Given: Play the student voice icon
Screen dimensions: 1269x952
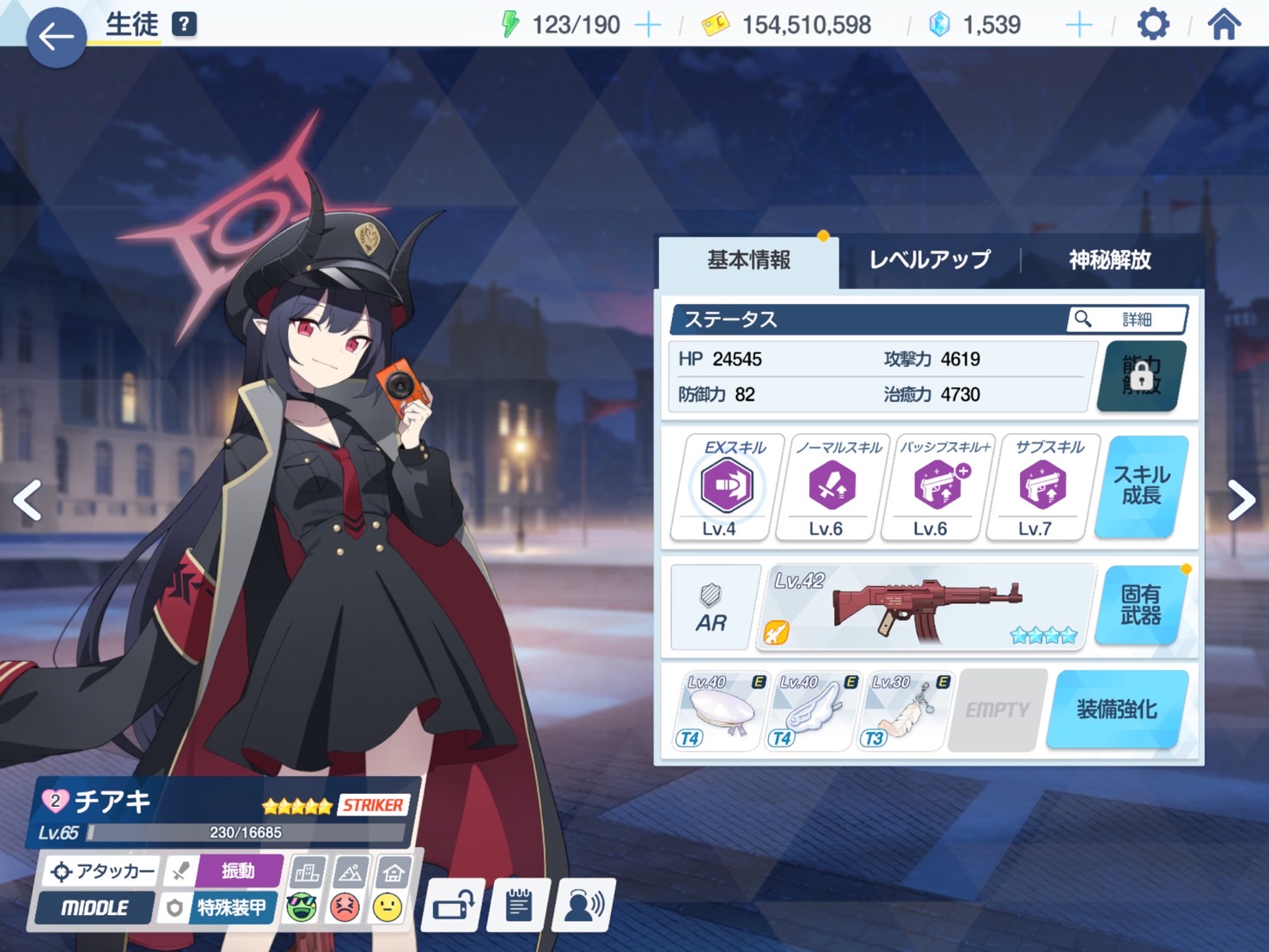Looking at the screenshot, I should pos(583,904).
